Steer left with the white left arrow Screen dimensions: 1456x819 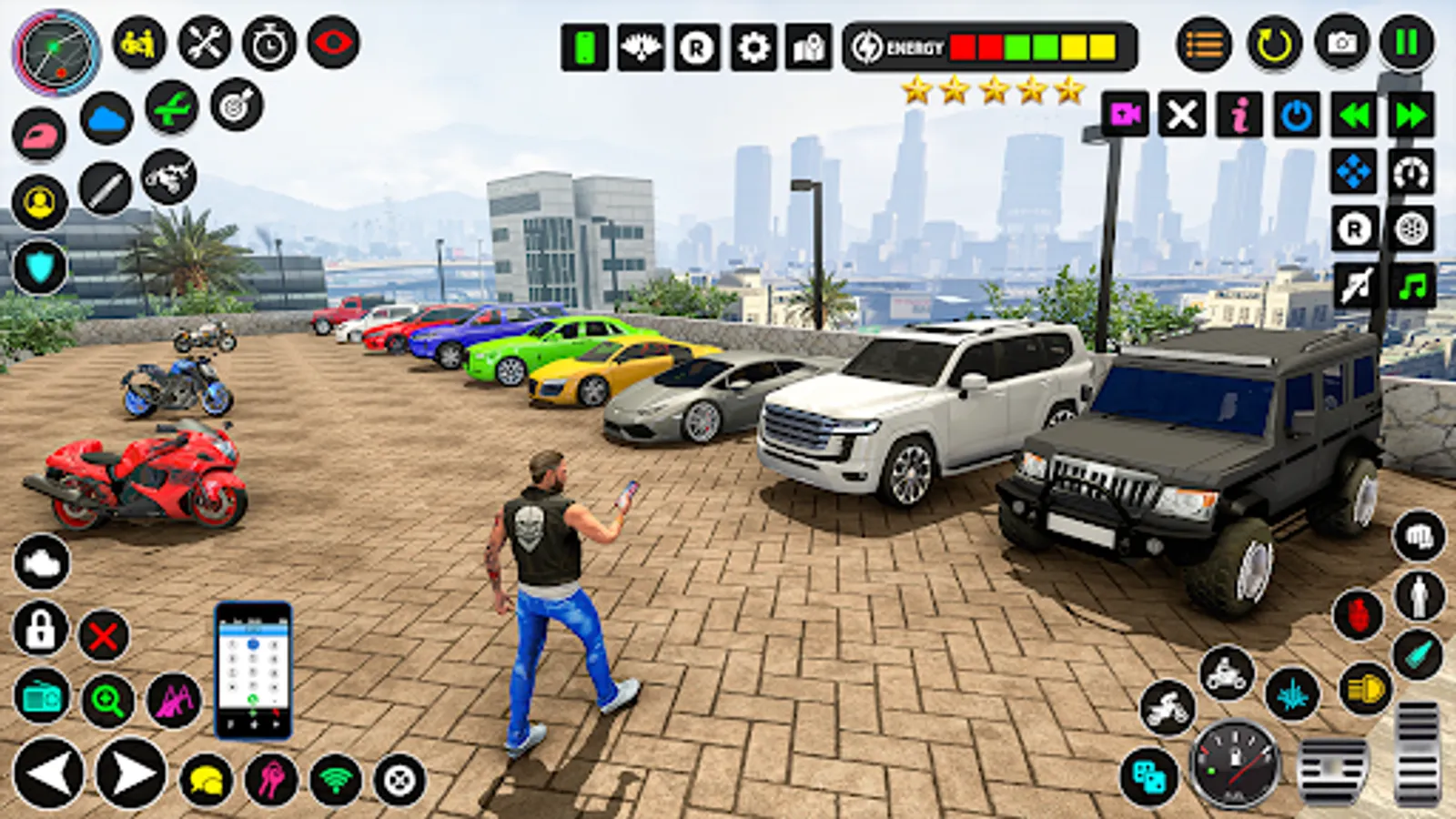coord(49,773)
